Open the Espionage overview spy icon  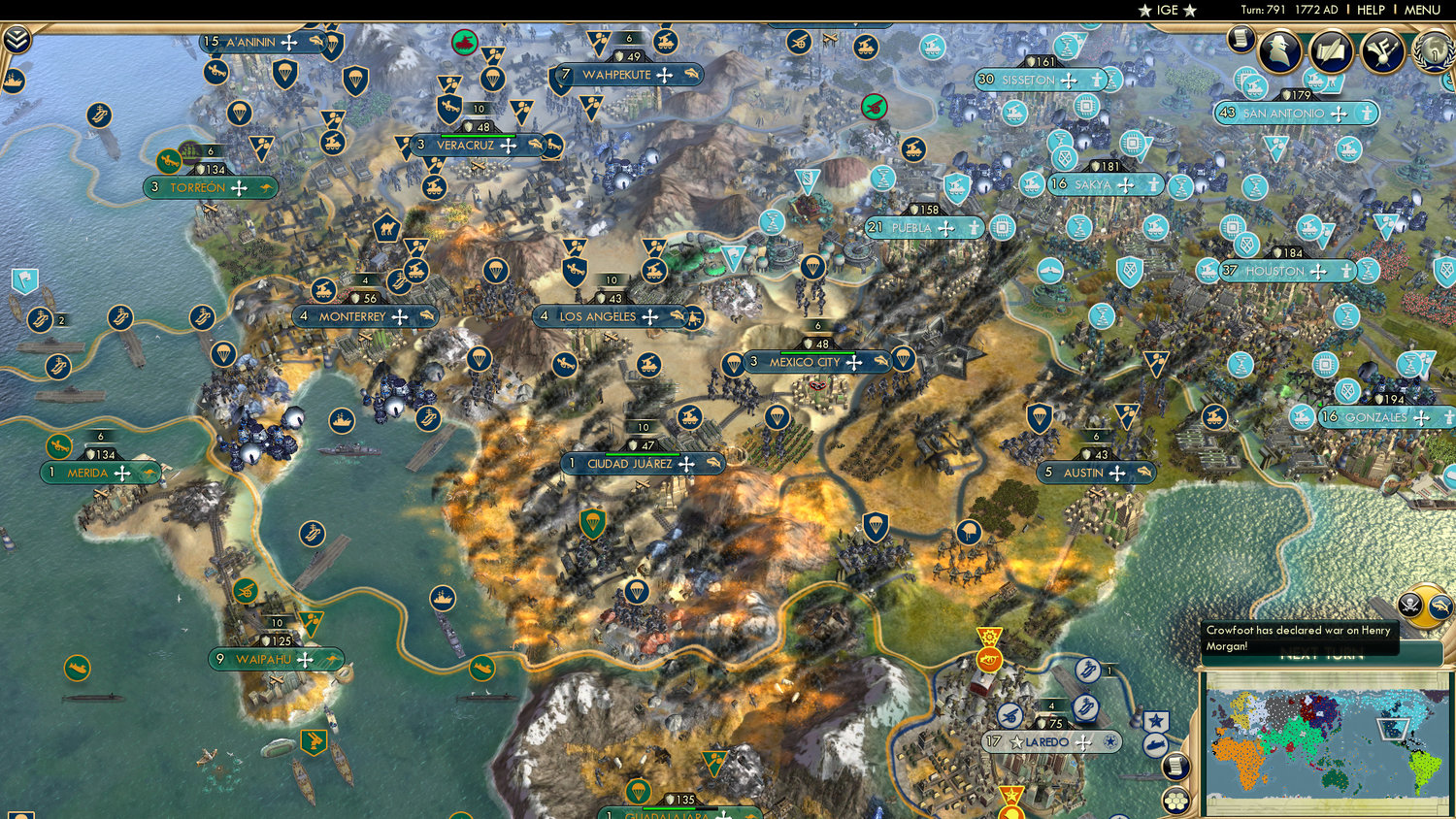tap(1281, 52)
